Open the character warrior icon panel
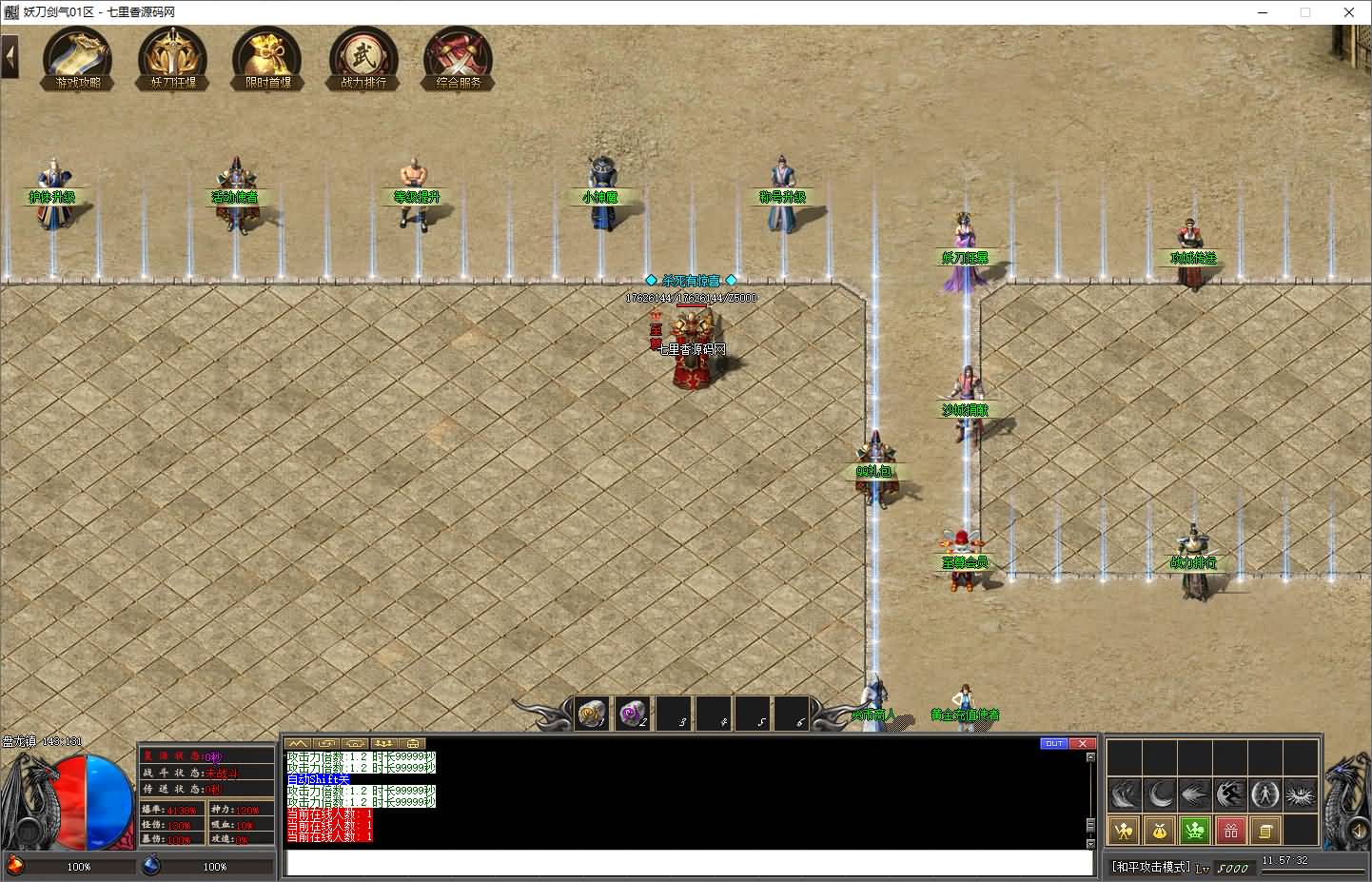1372x882 pixels. [x=1125, y=831]
